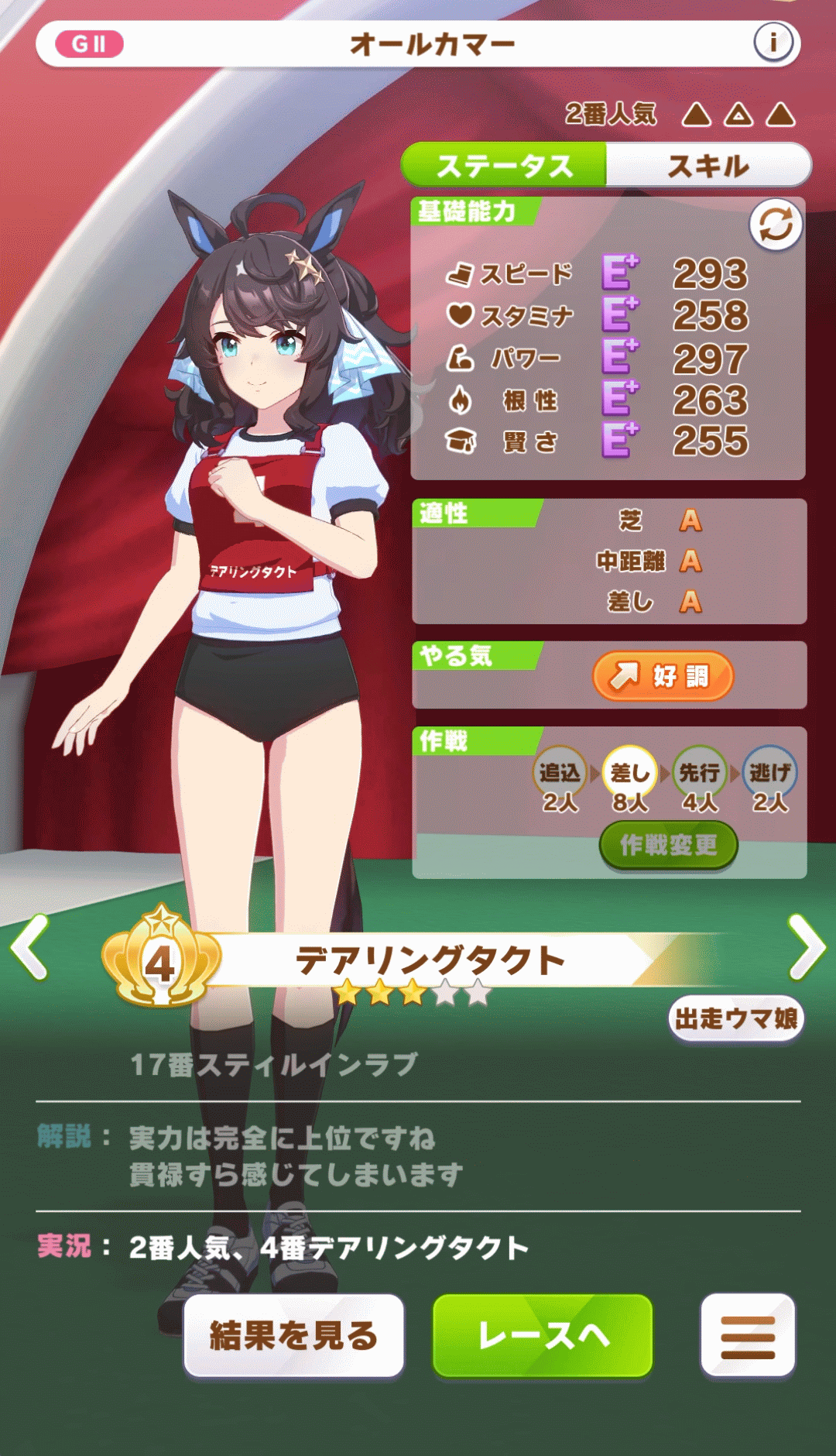The image size is (836, 1456).
Task: Open the hamburger menu button
Action: click(748, 1336)
